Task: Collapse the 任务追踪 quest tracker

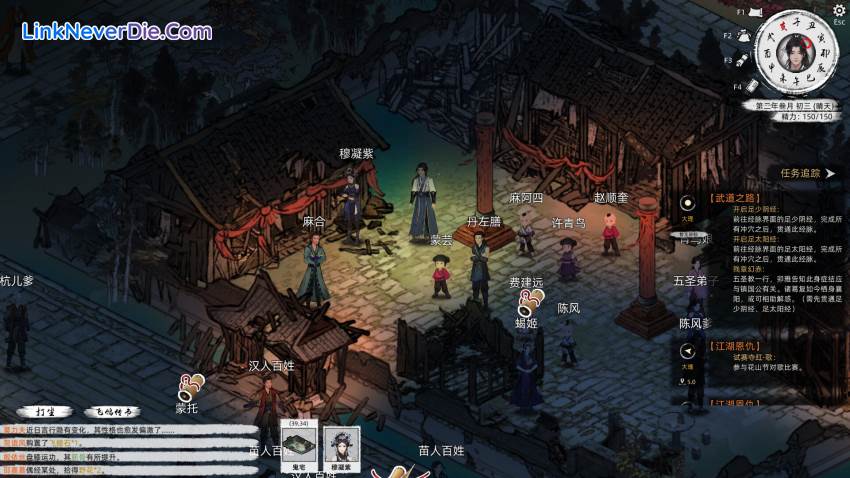Action: 829,173
